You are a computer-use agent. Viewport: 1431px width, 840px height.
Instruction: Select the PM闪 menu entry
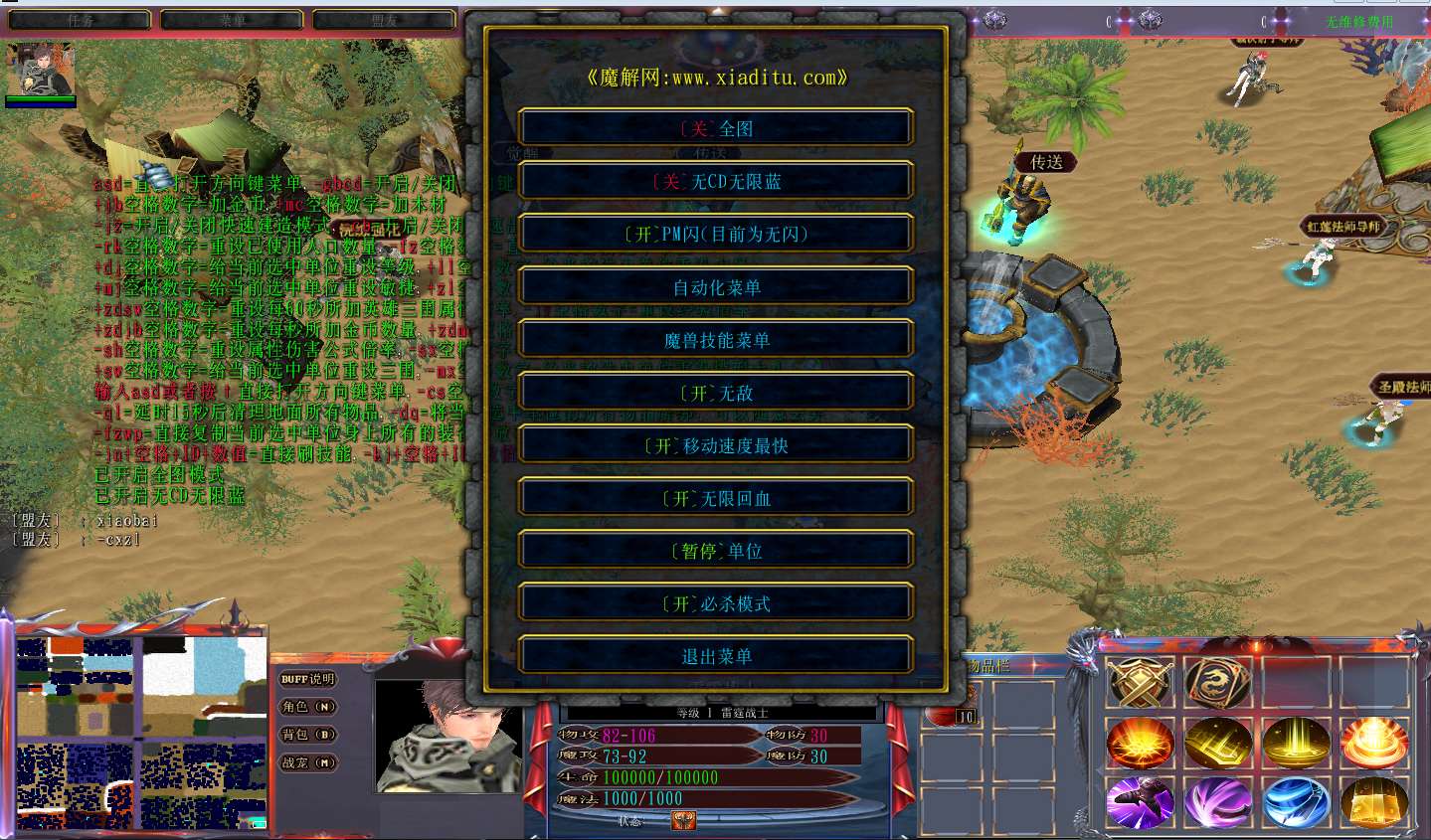(716, 234)
